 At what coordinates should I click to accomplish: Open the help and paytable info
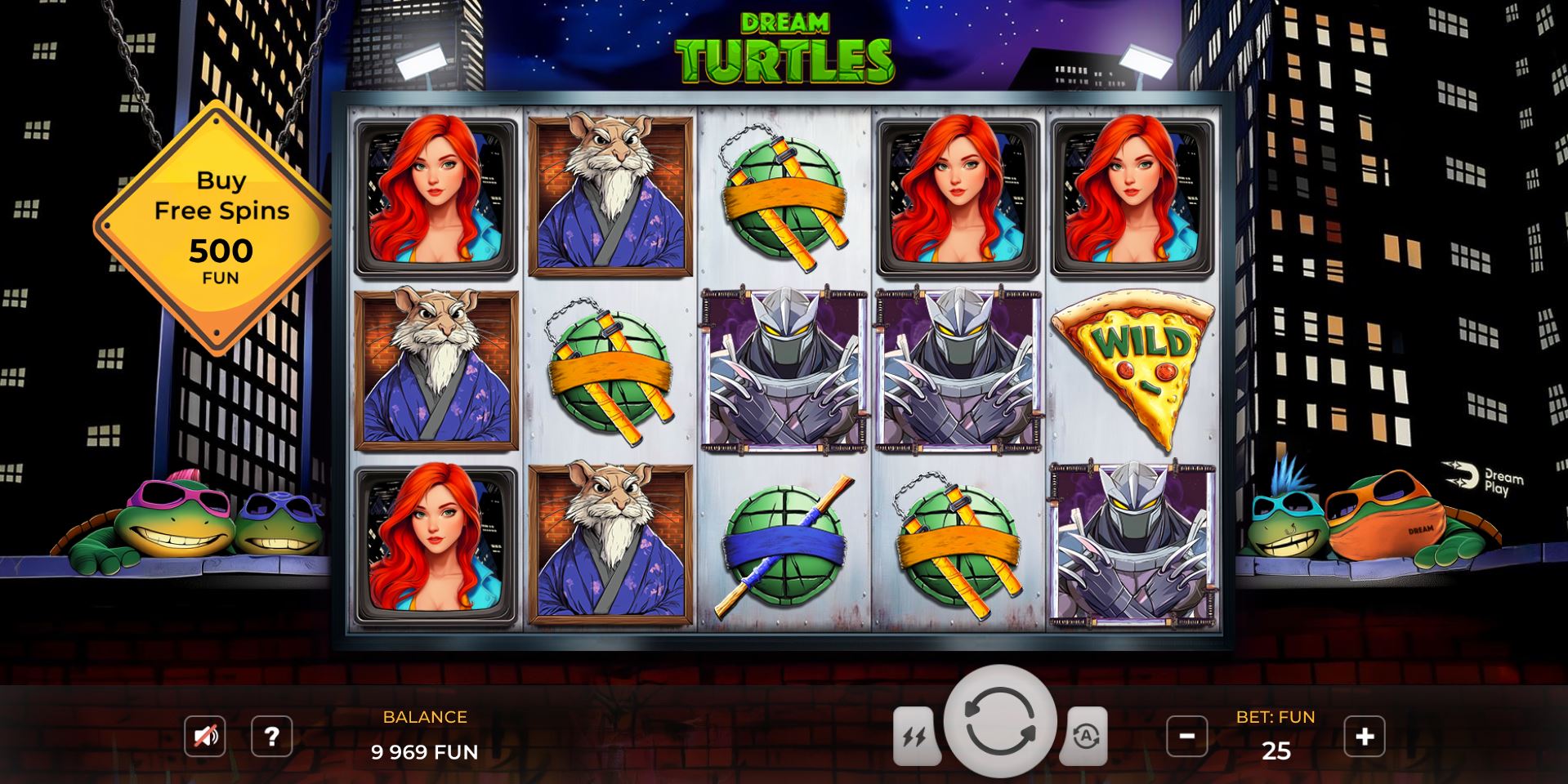(272, 736)
